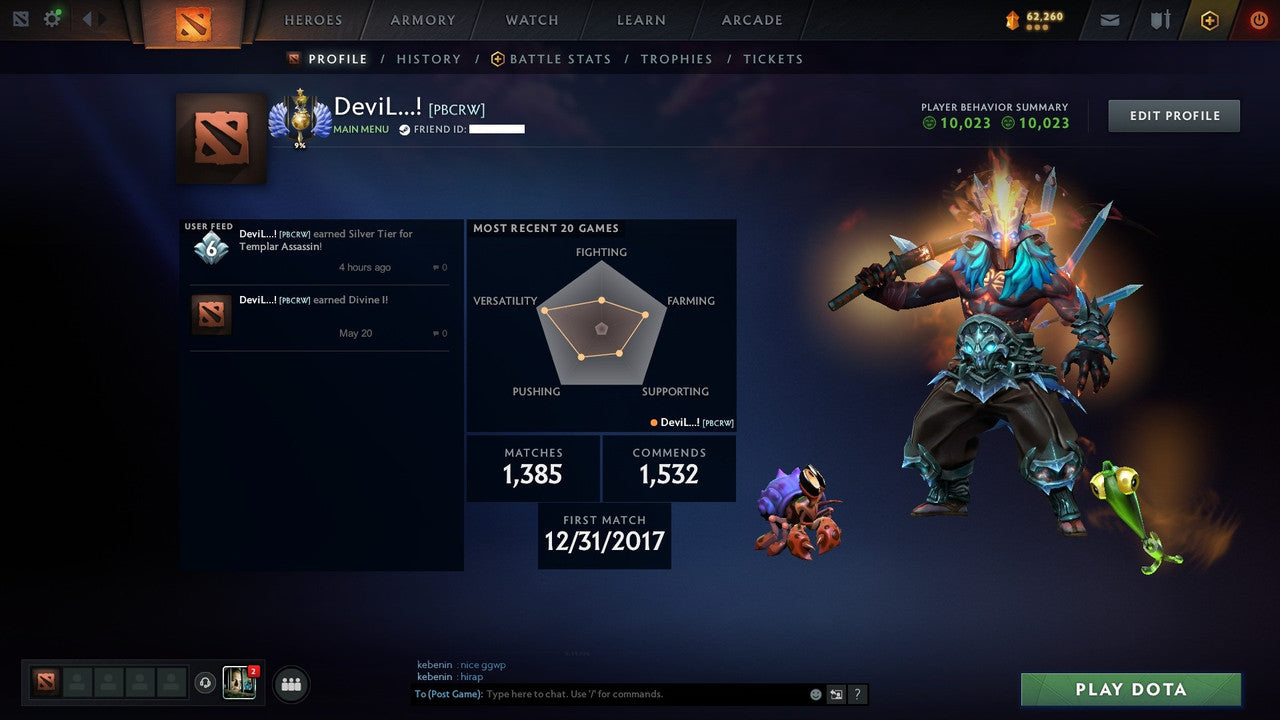
Task: Click the help question mark near chat
Action: 857,694
